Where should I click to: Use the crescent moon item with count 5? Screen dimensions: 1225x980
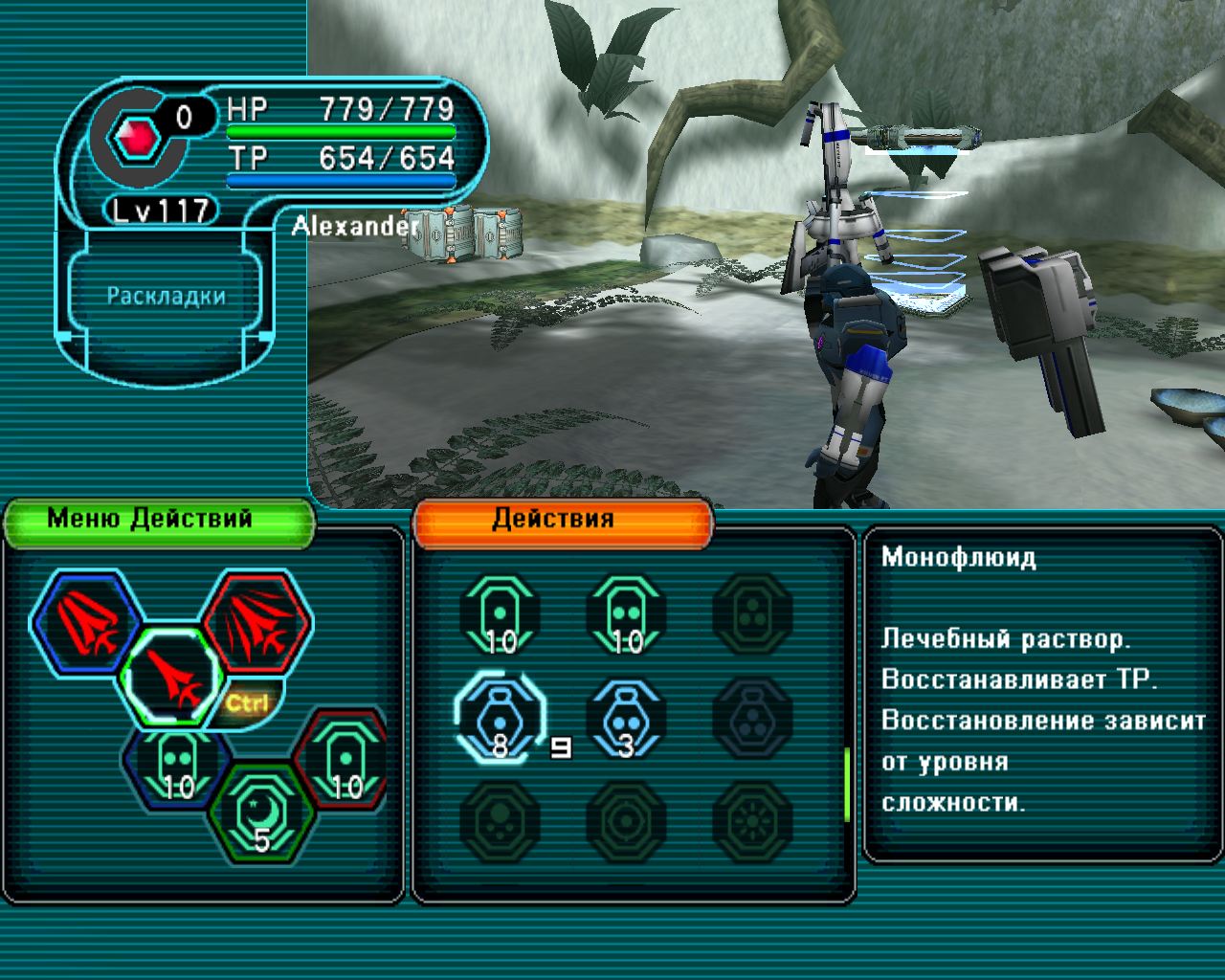[261, 812]
